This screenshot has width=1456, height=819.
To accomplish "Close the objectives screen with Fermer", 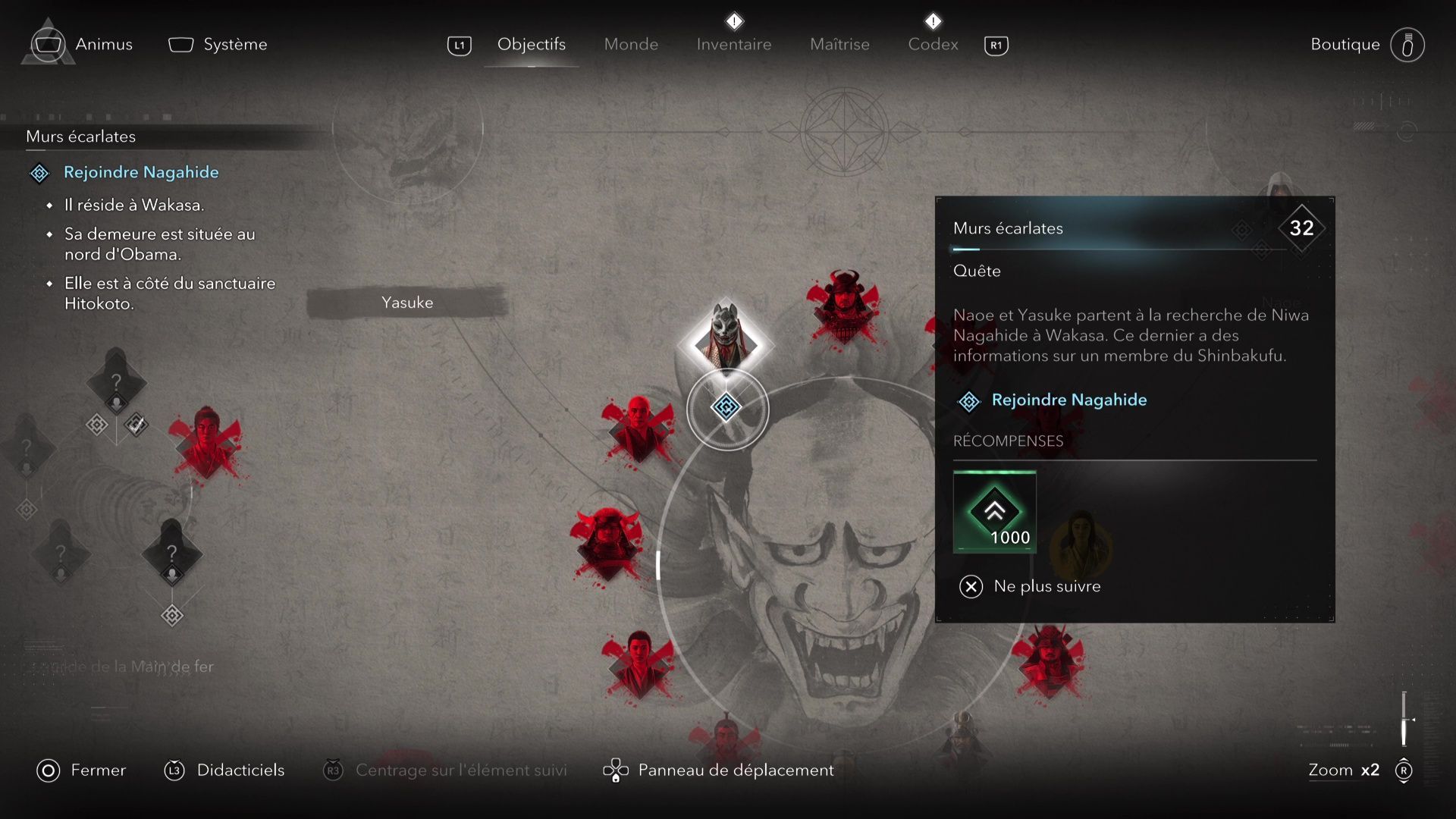I will pyautogui.click(x=98, y=770).
